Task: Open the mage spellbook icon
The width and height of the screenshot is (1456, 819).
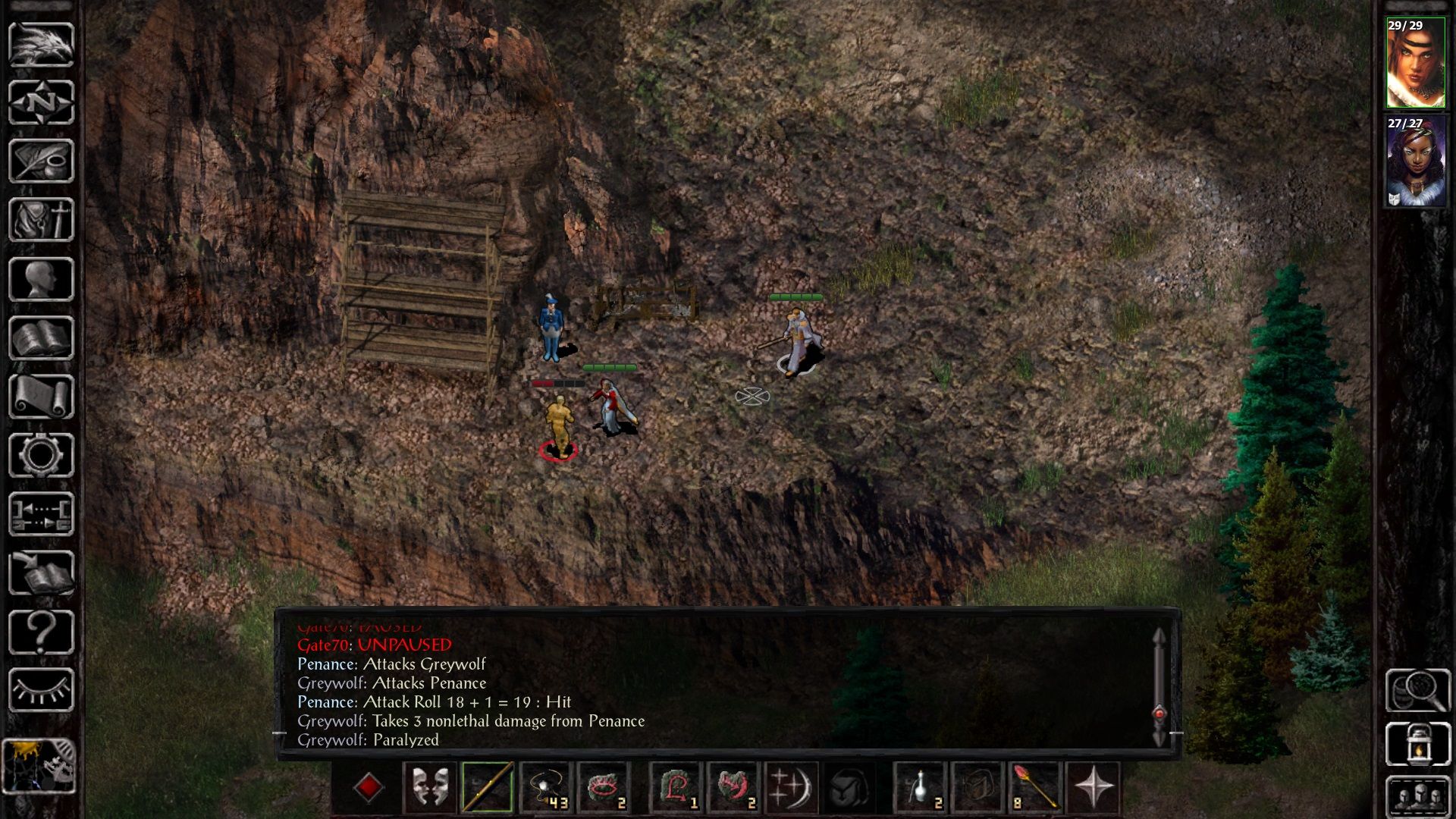Action: click(41, 338)
